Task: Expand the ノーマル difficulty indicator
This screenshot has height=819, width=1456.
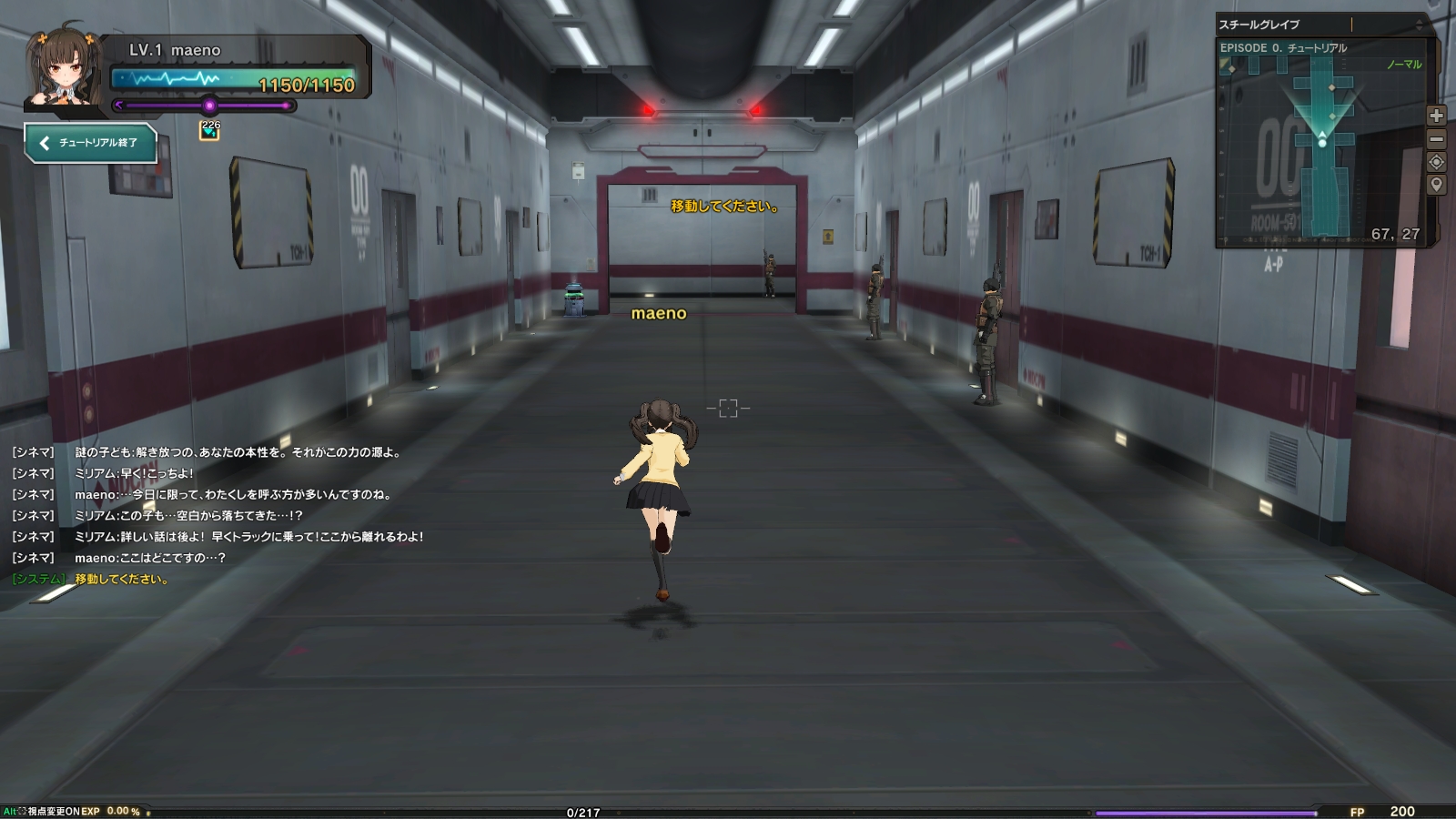Action: 1404,64
